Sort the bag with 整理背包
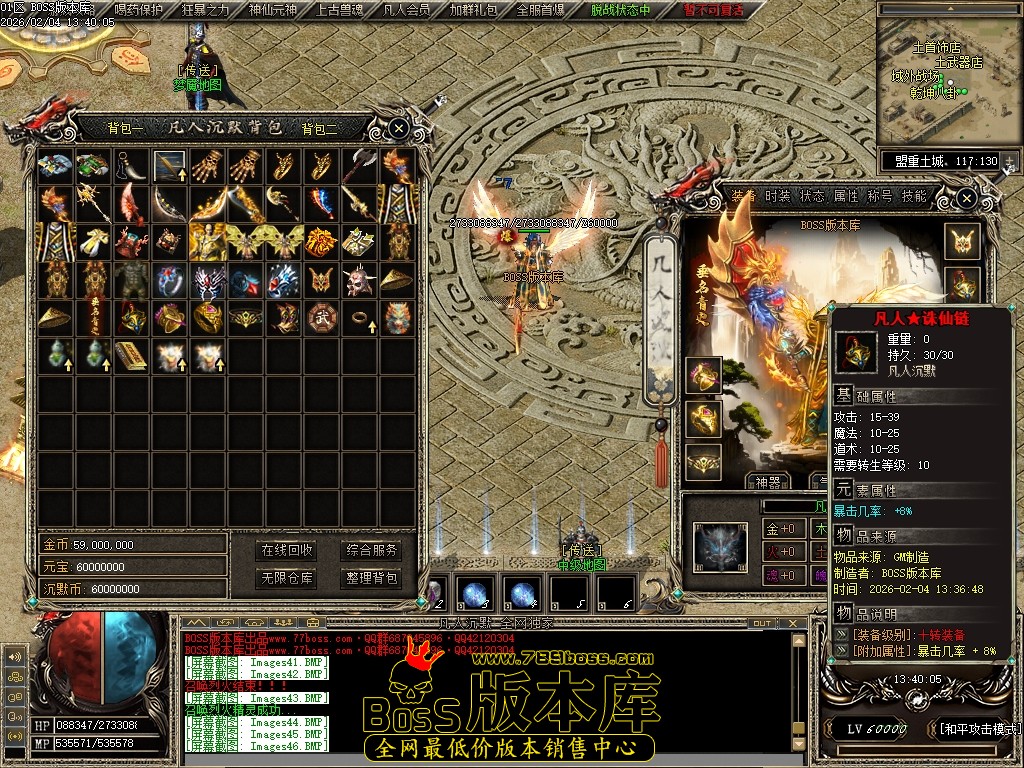 (371, 578)
